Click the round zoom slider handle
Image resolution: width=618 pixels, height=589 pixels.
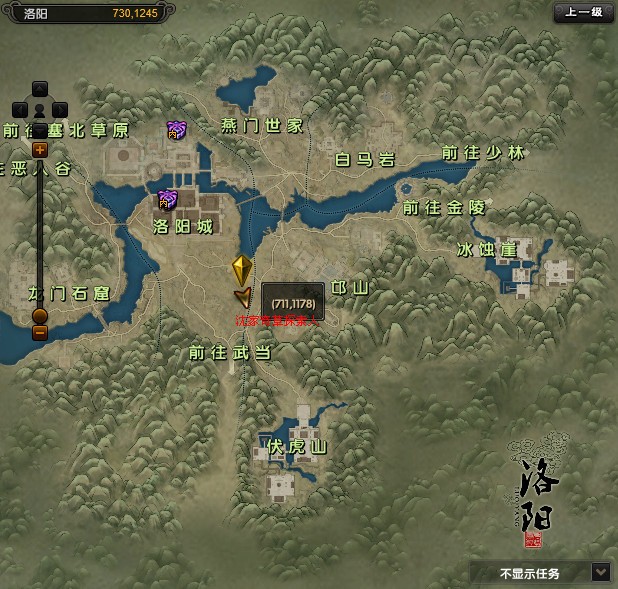40,316
